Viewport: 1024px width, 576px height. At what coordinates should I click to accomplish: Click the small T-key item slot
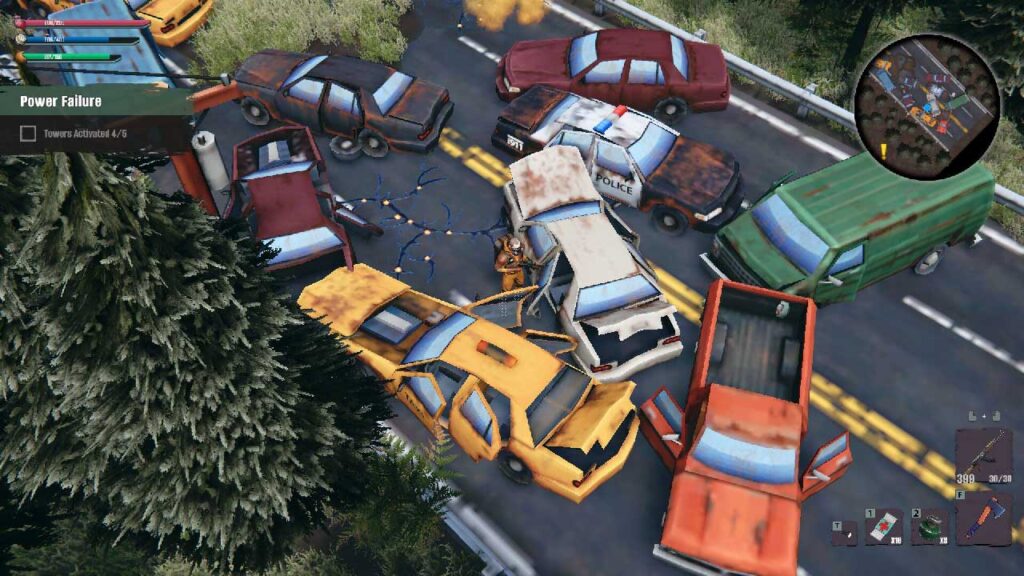click(x=844, y=533)
